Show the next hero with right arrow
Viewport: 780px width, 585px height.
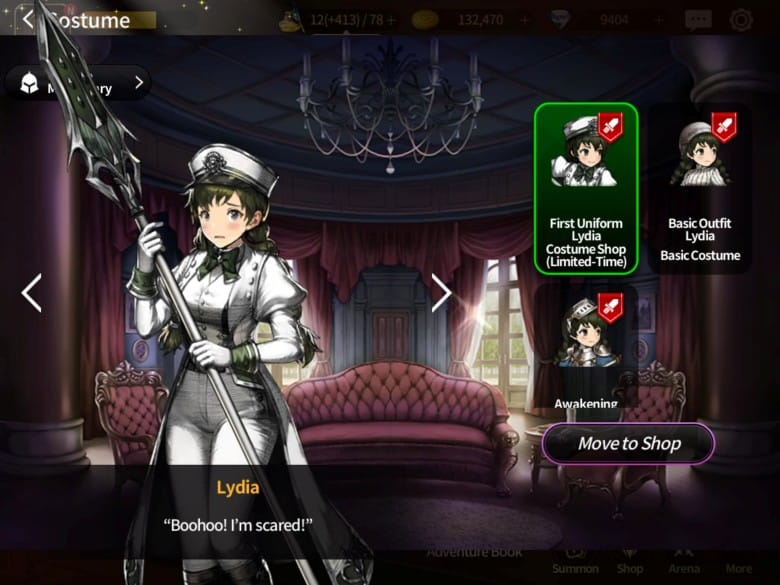pos(441,292)
